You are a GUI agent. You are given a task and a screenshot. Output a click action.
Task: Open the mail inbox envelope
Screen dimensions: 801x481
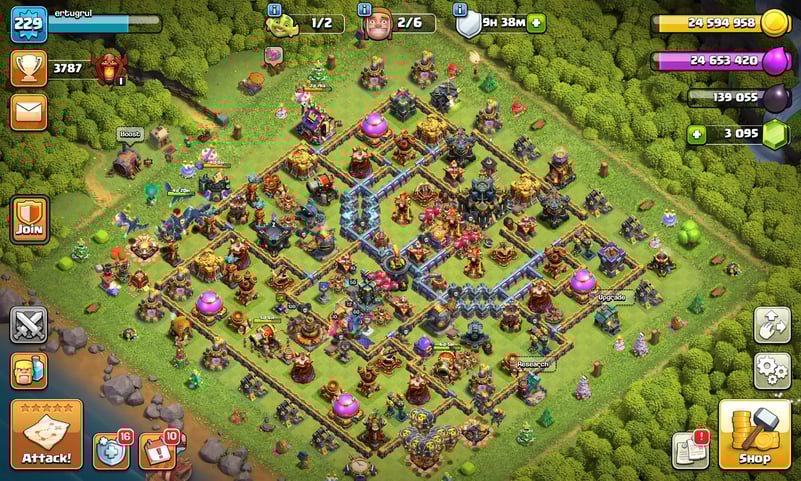click(29, 111)
